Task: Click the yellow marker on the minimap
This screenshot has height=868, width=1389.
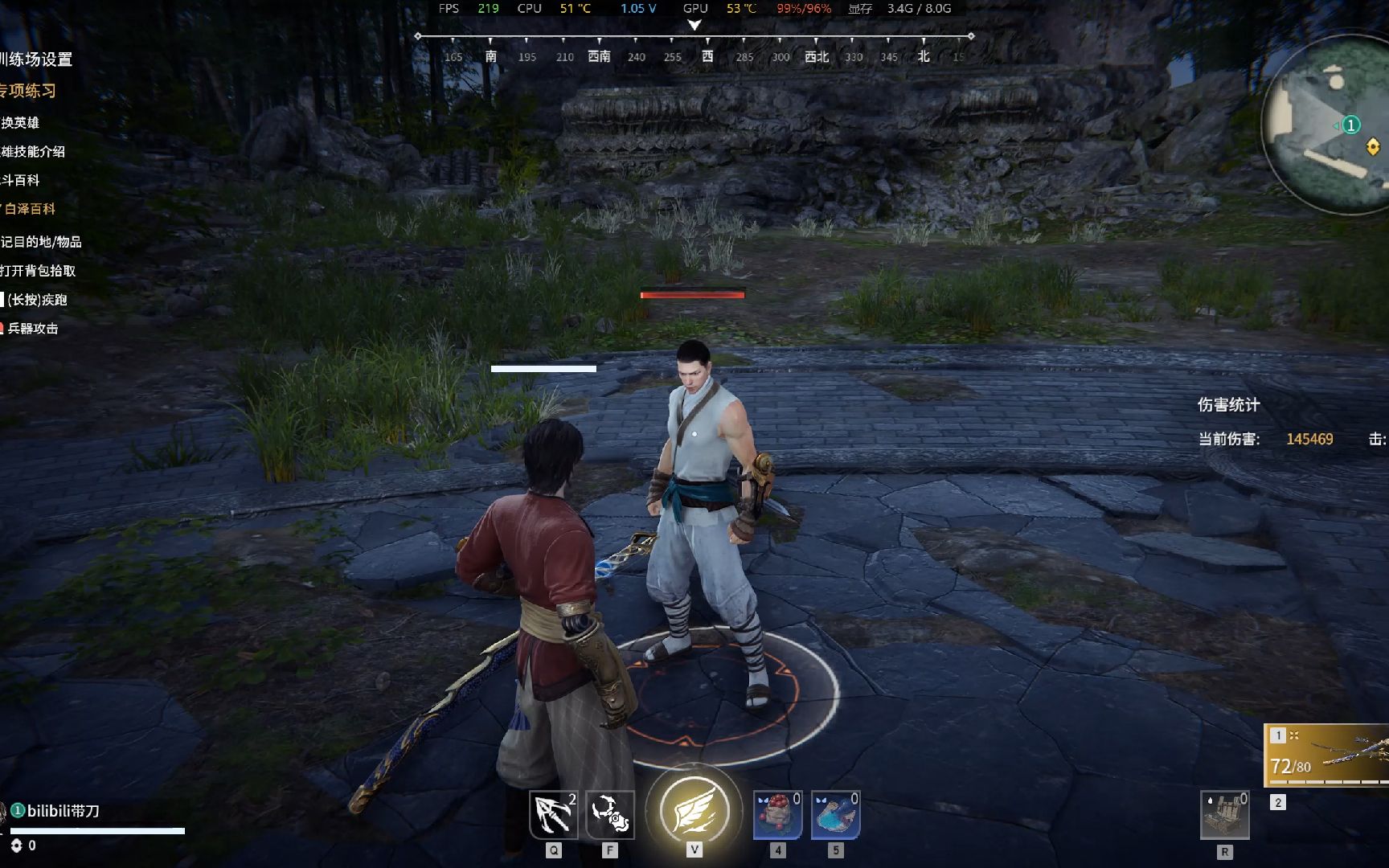Action: click(1373, 146)
